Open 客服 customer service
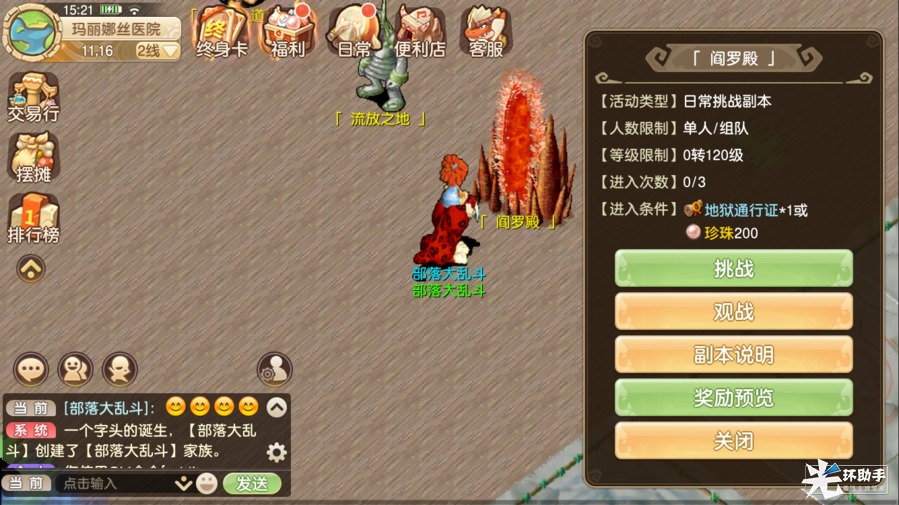 tap(487, 30)
